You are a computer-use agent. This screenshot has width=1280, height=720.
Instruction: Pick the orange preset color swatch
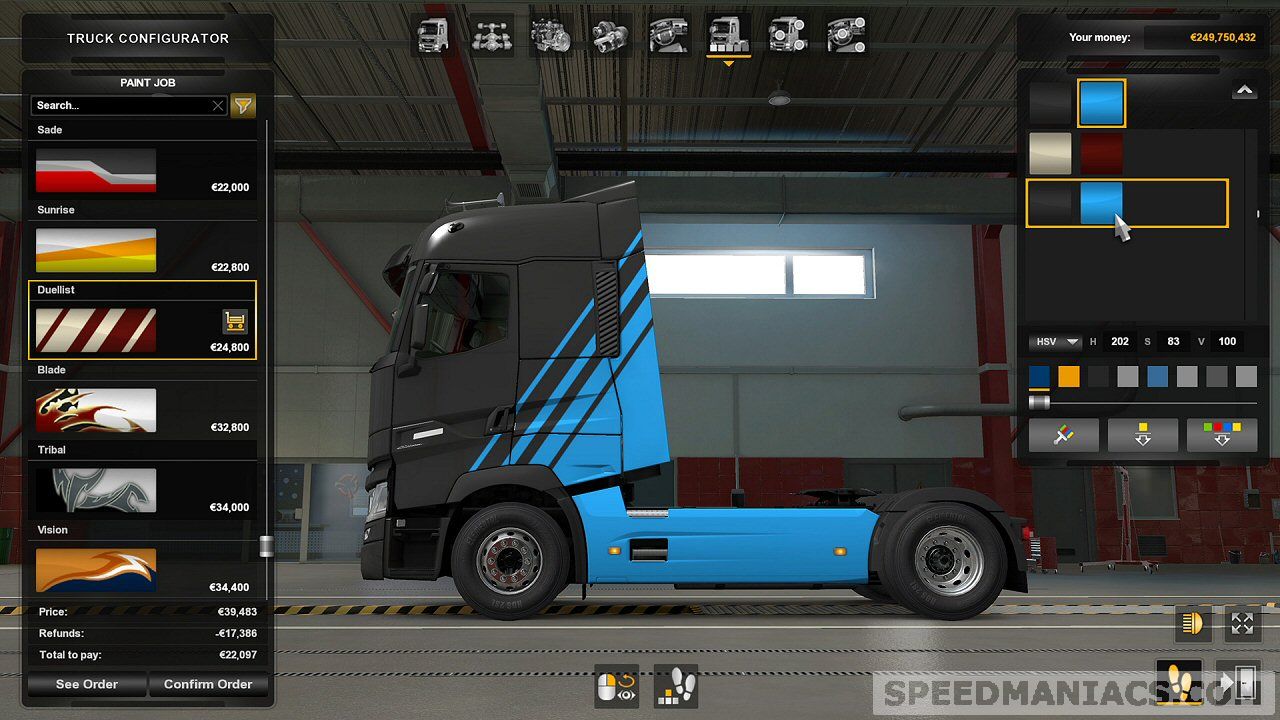click(x=1069, y=376)
